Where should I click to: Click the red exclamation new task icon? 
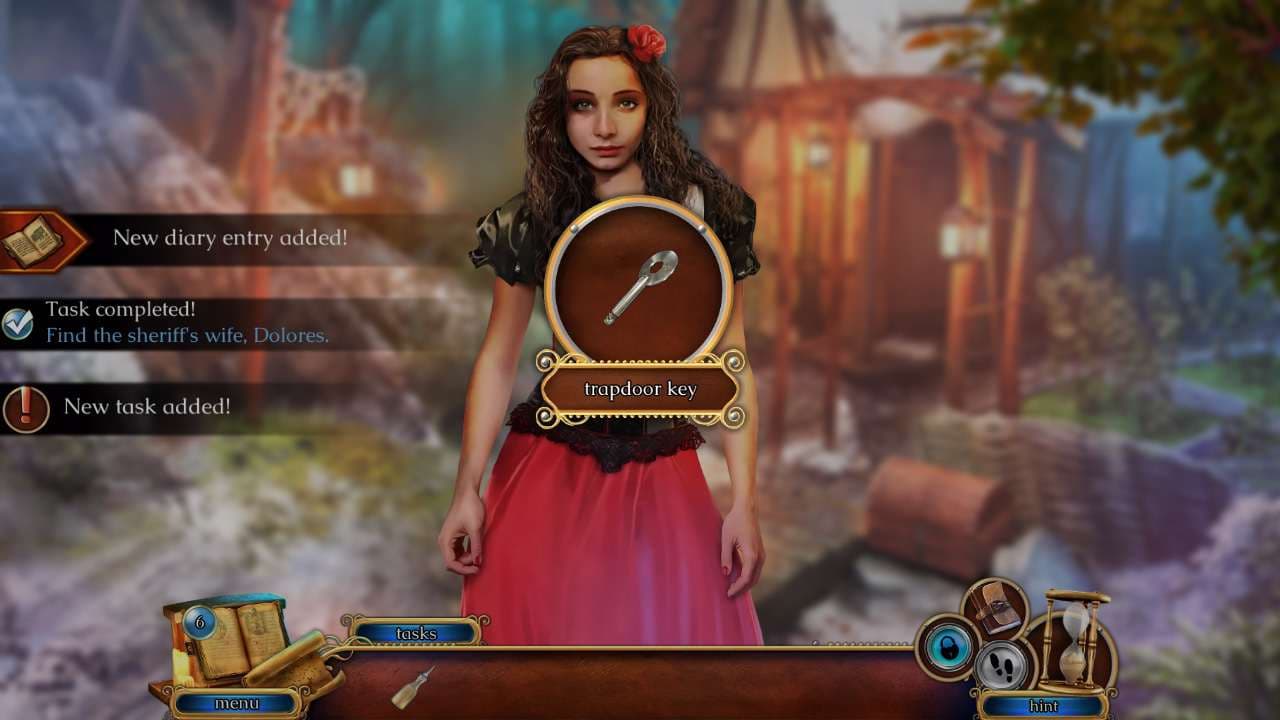pyautogui.click(x=25, y=407)
